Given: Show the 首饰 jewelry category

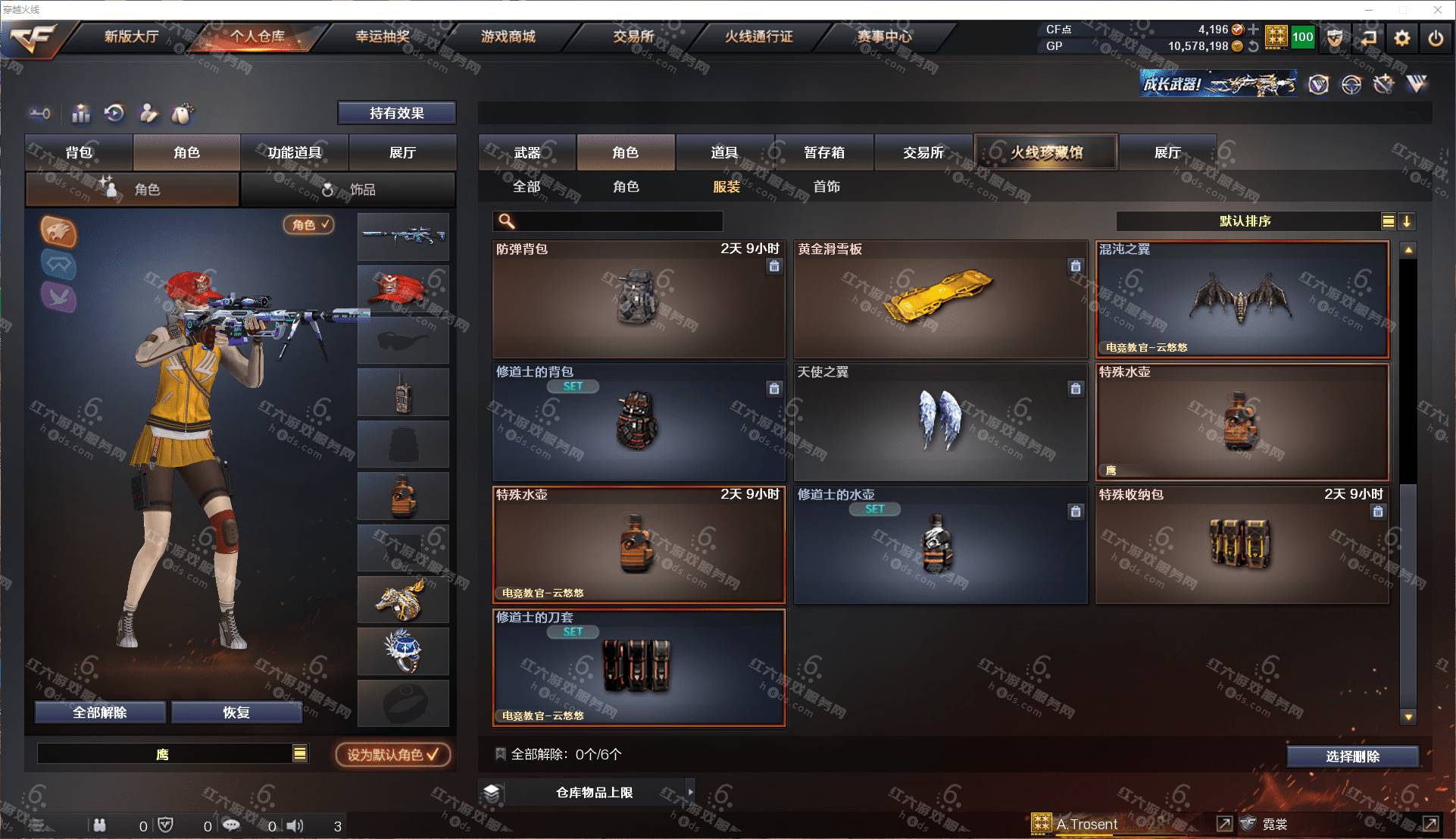Looking at the screenshot, I should tap(826, 186).
